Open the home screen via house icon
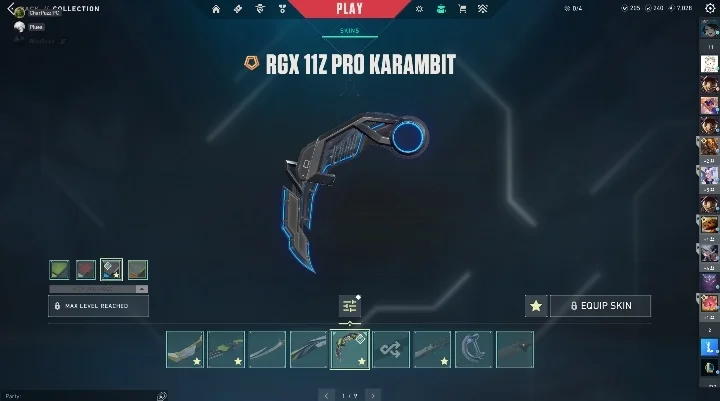The width and height of the screenshot is (720, 401). (215, 9)
